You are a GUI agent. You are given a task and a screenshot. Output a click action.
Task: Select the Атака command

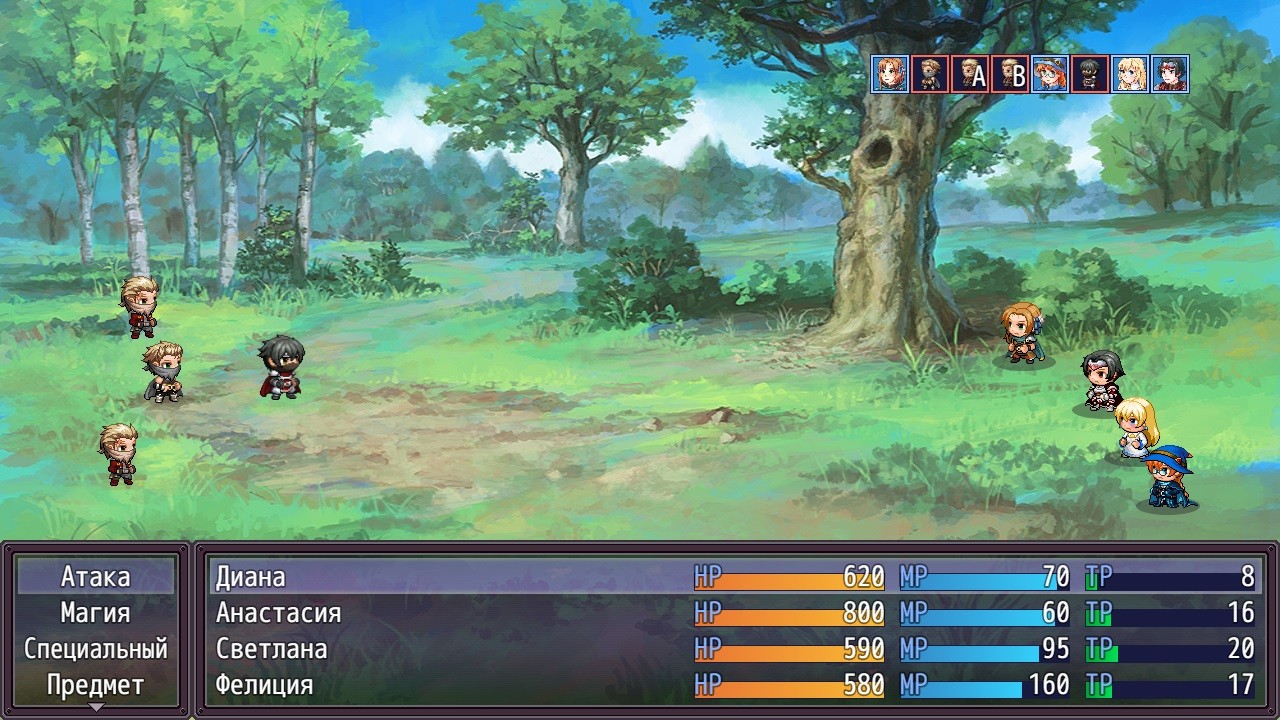[96, 577]
